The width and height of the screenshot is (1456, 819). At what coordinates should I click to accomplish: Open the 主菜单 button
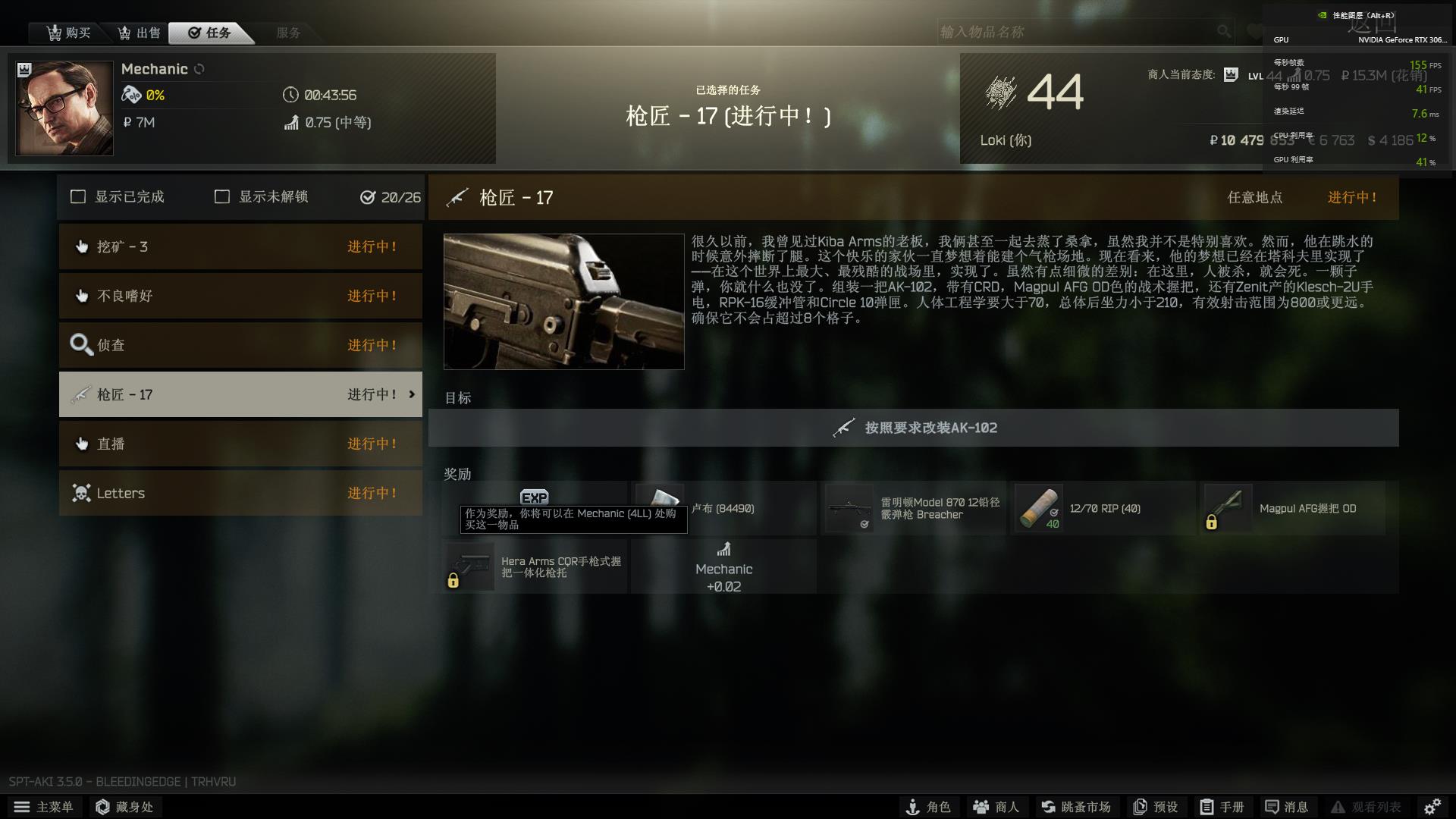[x=43, y=807]
